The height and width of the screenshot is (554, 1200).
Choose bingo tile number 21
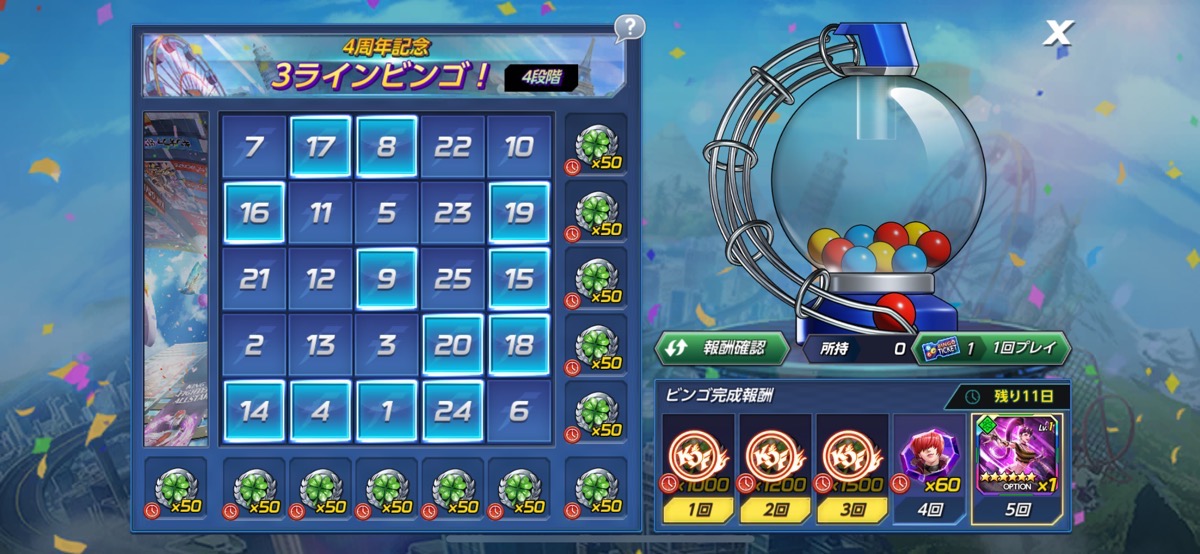point(254,279)
